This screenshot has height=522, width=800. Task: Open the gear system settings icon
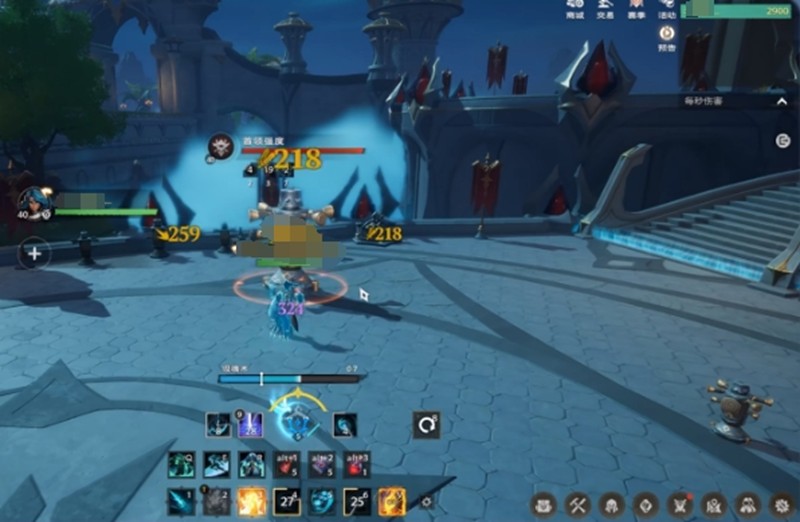point(780,505)
